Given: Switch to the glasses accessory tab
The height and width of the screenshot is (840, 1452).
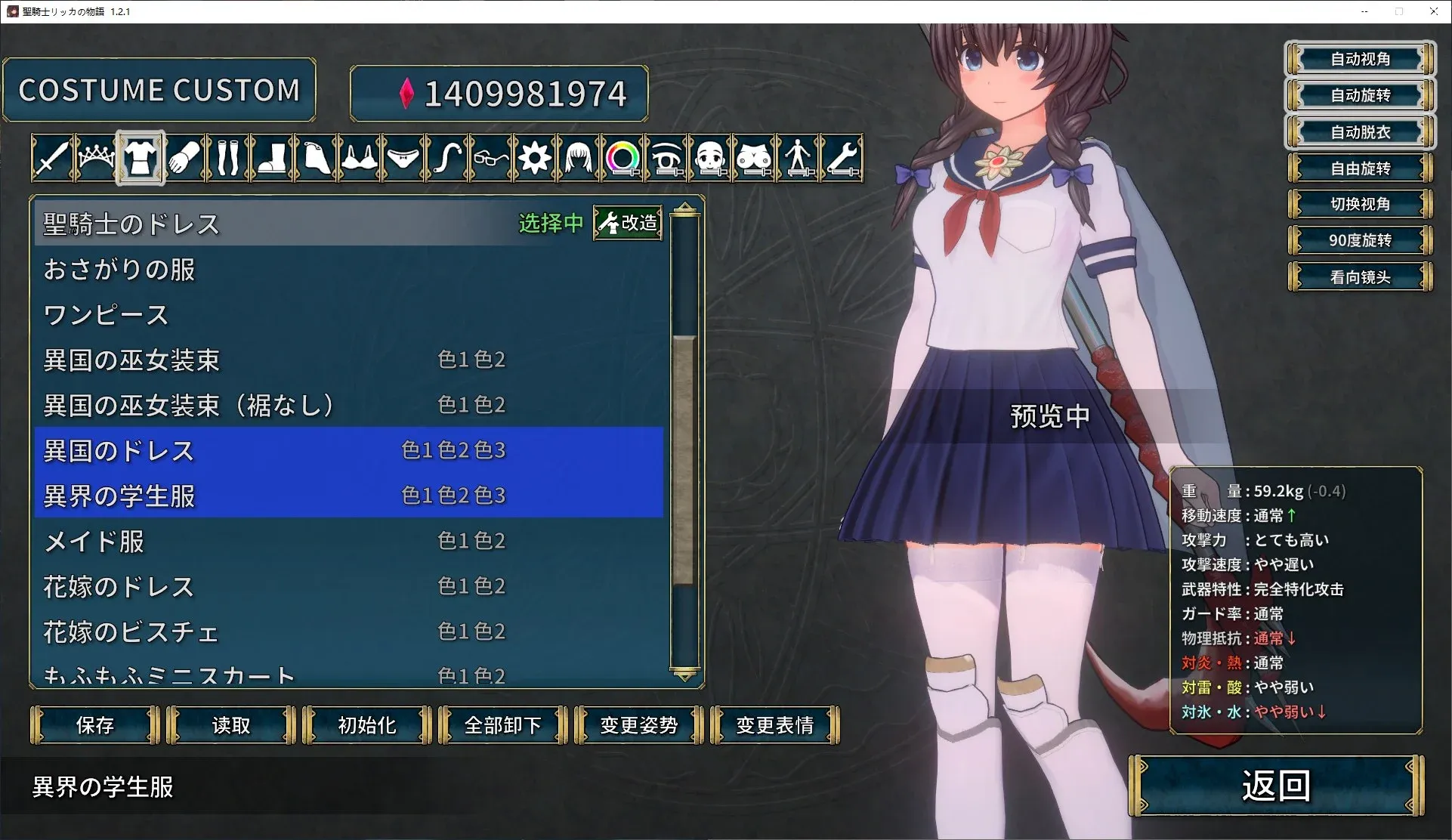Looking at the screenshot, I should (491, 158).
